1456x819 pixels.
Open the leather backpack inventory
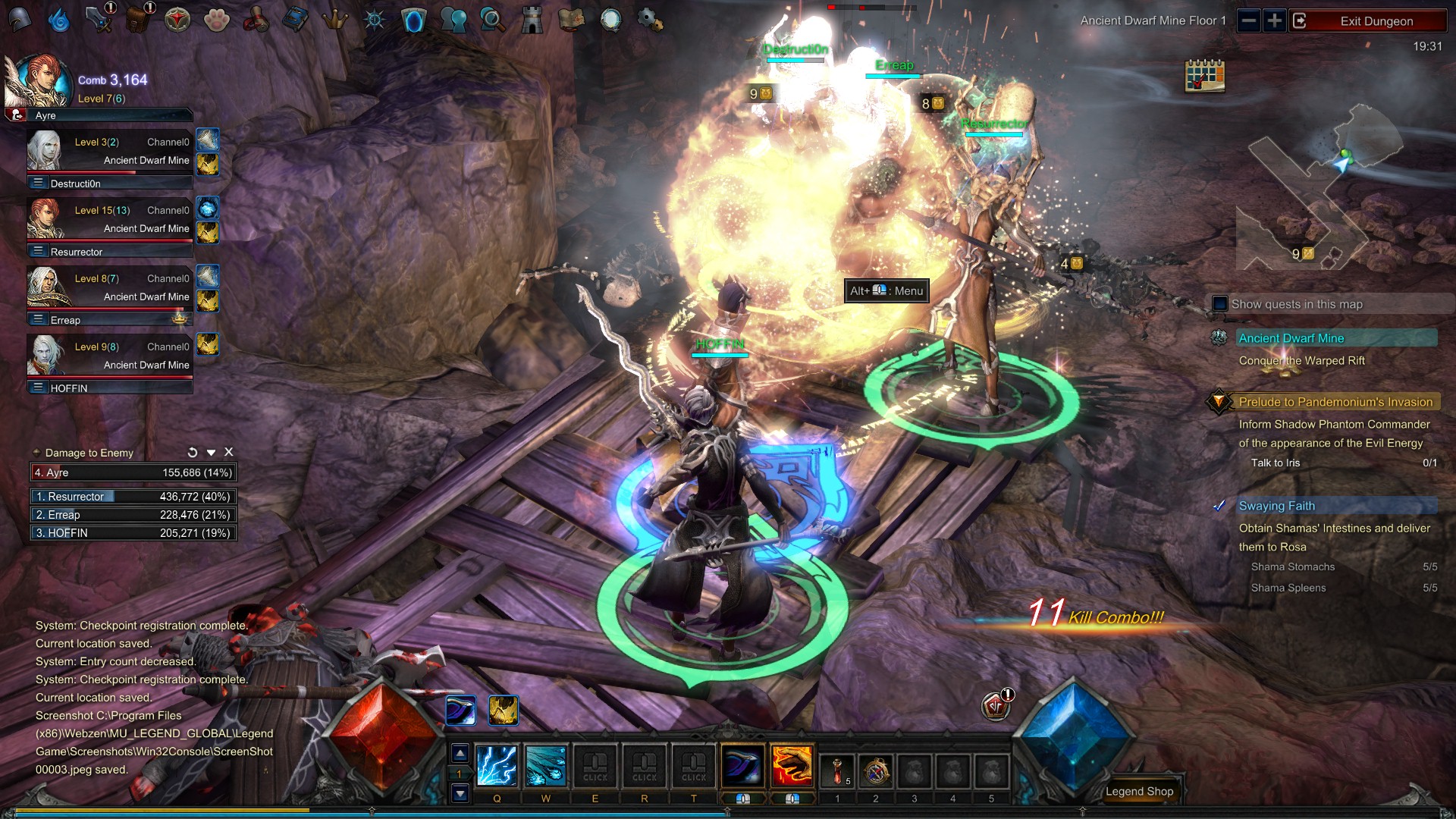[x=137, y=20]
